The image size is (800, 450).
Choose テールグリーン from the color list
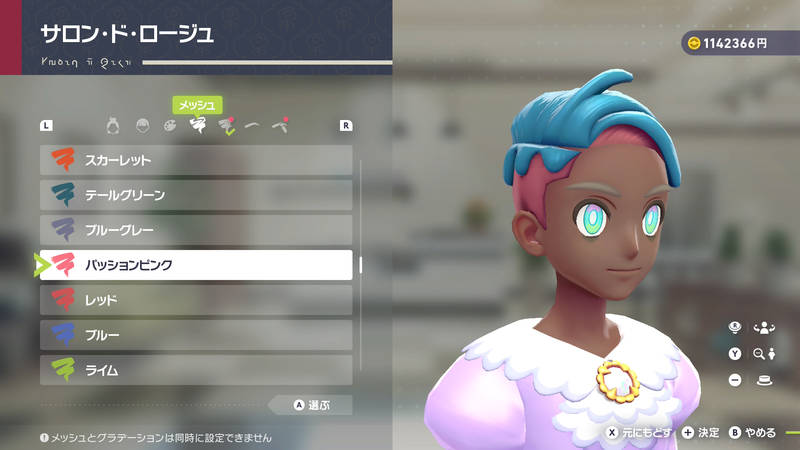pos(196,195)
